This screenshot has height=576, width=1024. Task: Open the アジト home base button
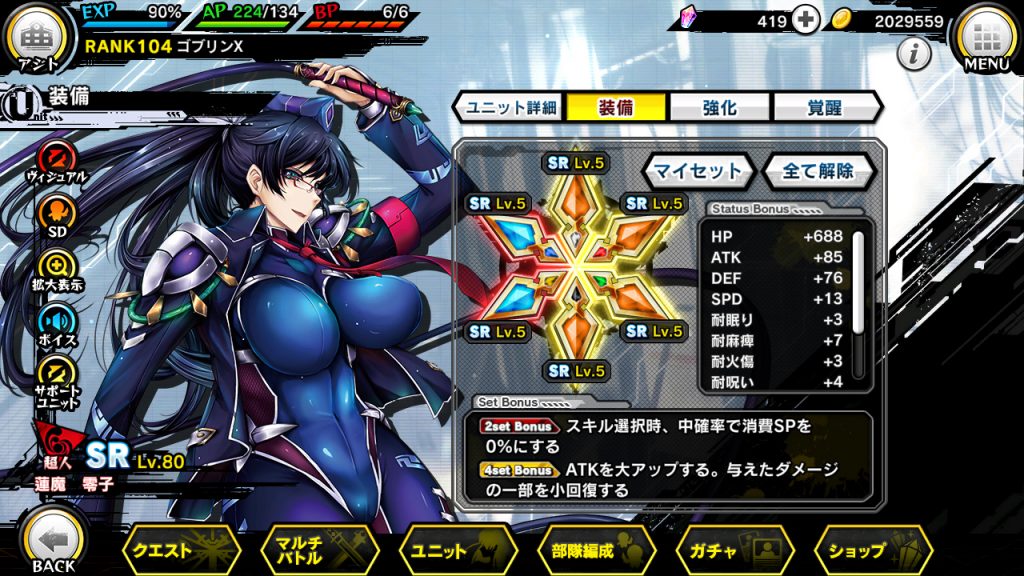coord(37,36)
